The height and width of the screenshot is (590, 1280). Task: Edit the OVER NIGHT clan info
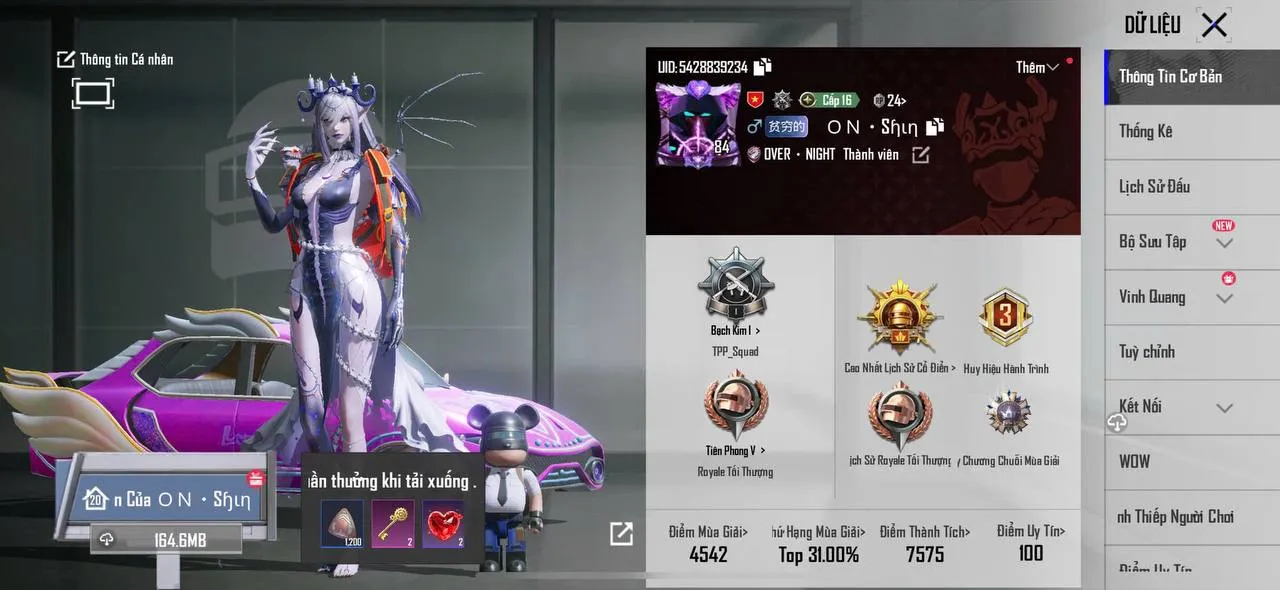tap(920, 155)
